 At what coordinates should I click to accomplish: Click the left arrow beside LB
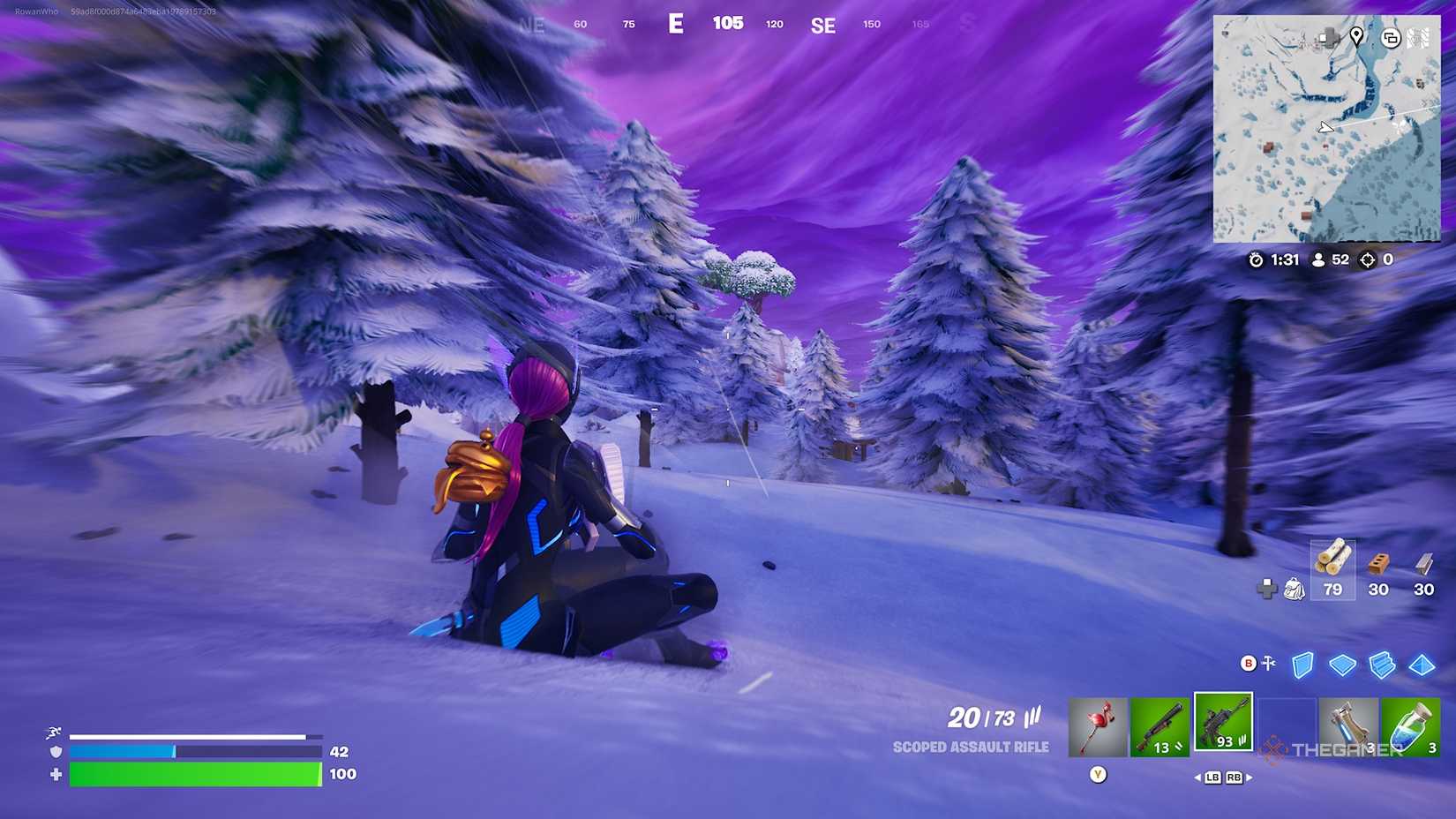[x=1197, y=778]
